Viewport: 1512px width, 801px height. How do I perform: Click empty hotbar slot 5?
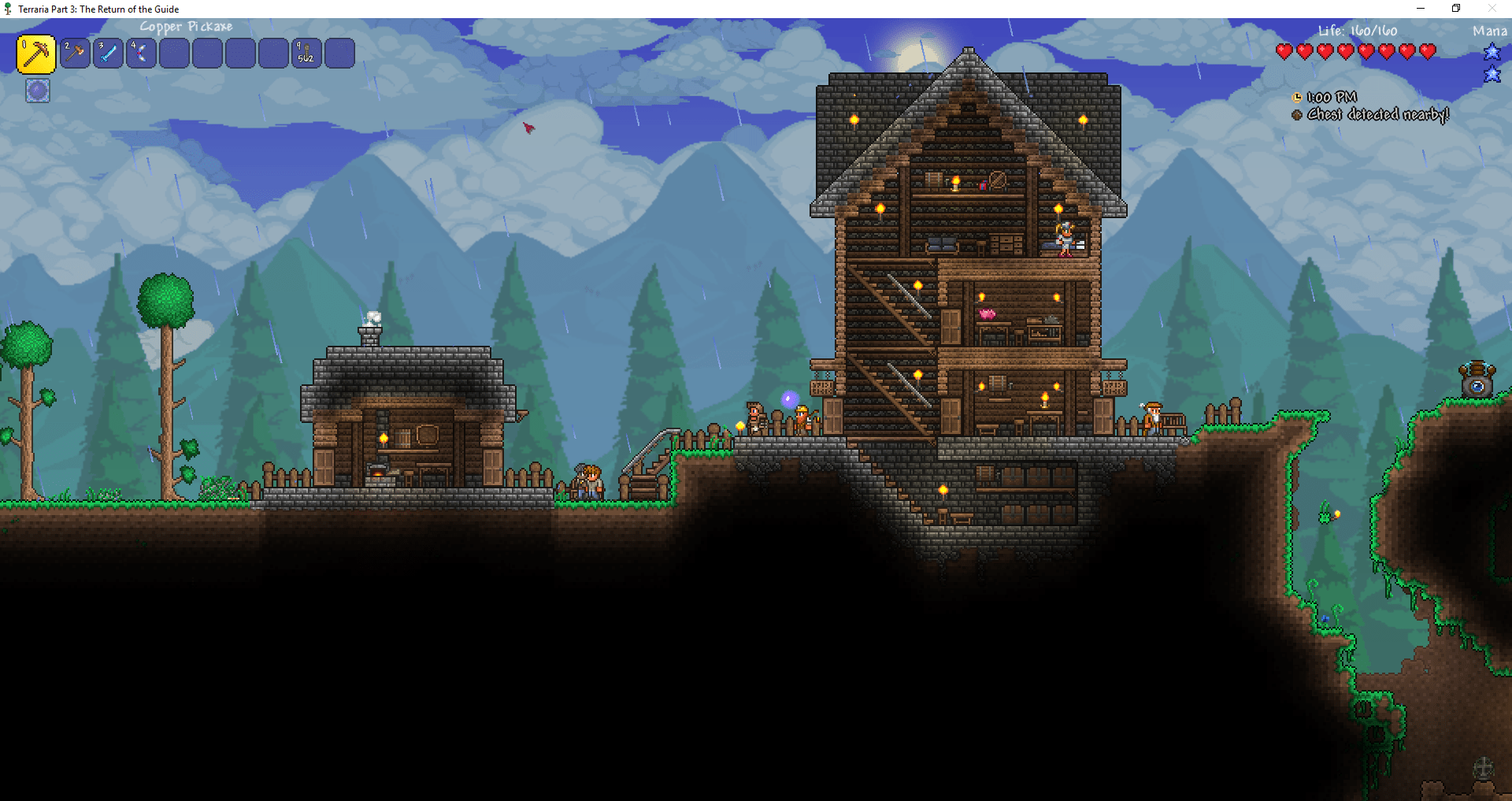tap(175, 54)
